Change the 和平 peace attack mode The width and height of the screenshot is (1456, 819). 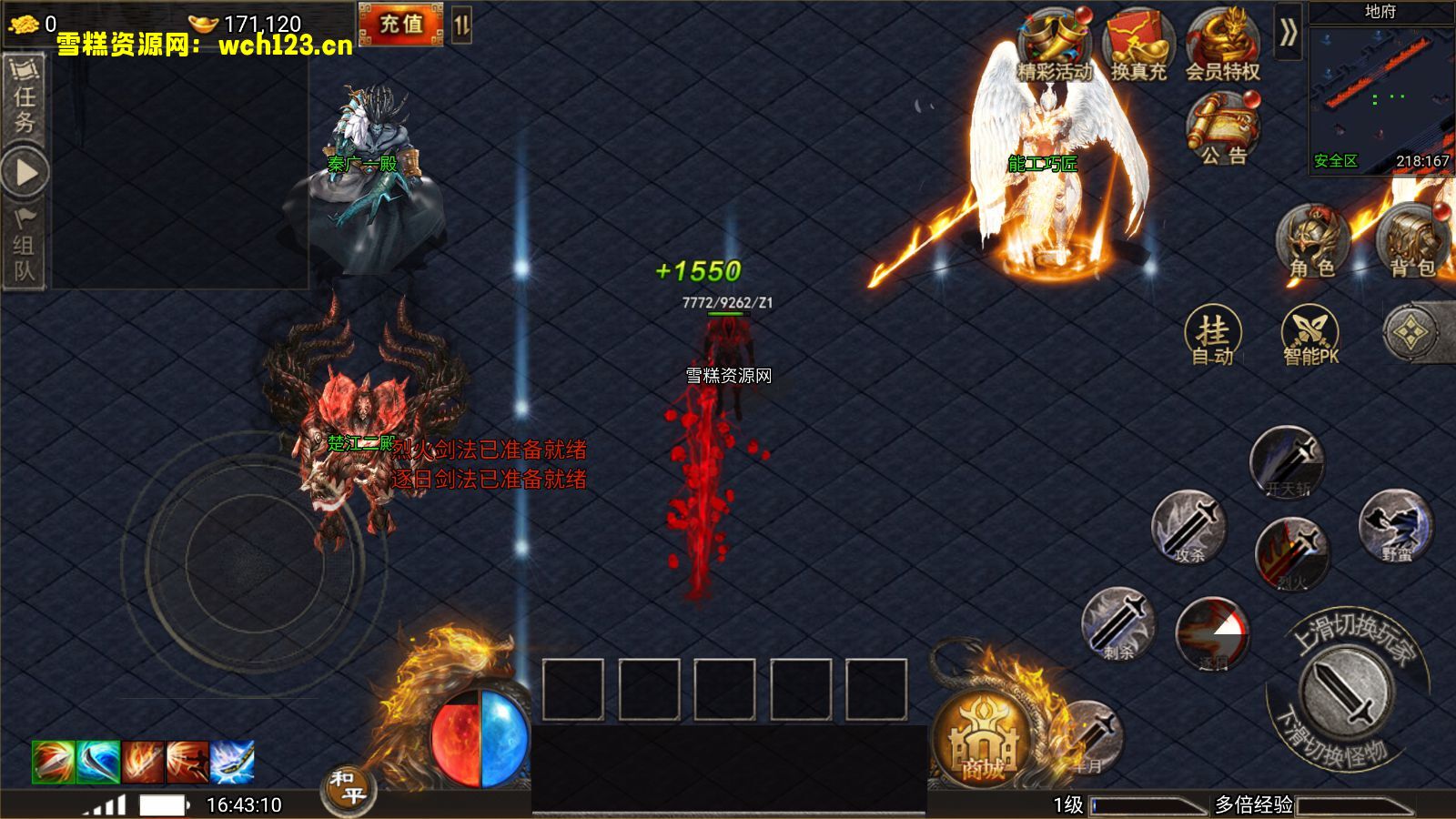(349, 788)
